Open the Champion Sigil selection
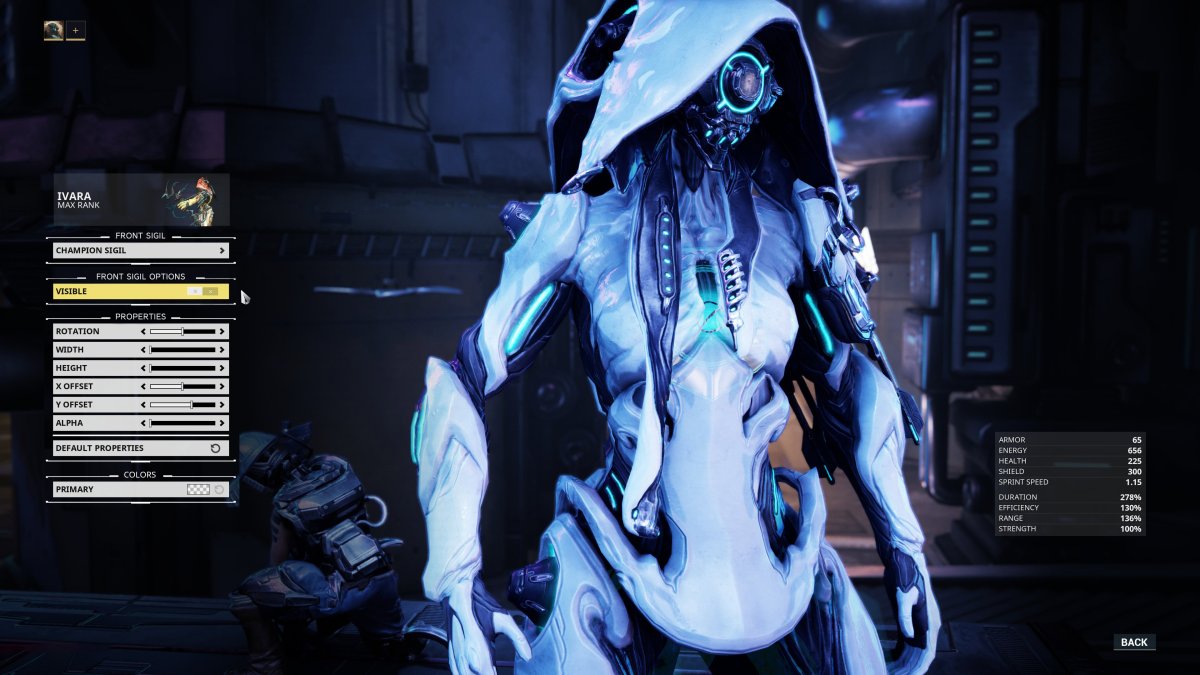Viewport: 1200px width, 675px height. click(x=140, y=250)
